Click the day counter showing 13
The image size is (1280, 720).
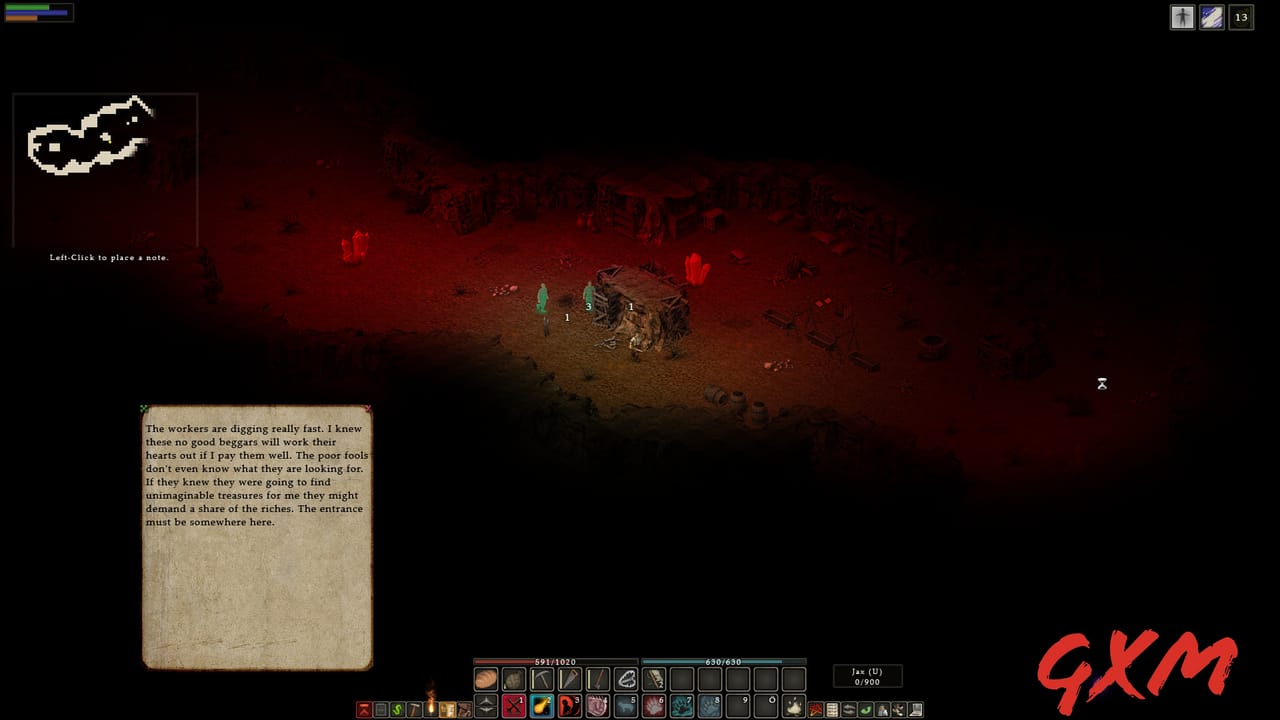(1241, 17)
